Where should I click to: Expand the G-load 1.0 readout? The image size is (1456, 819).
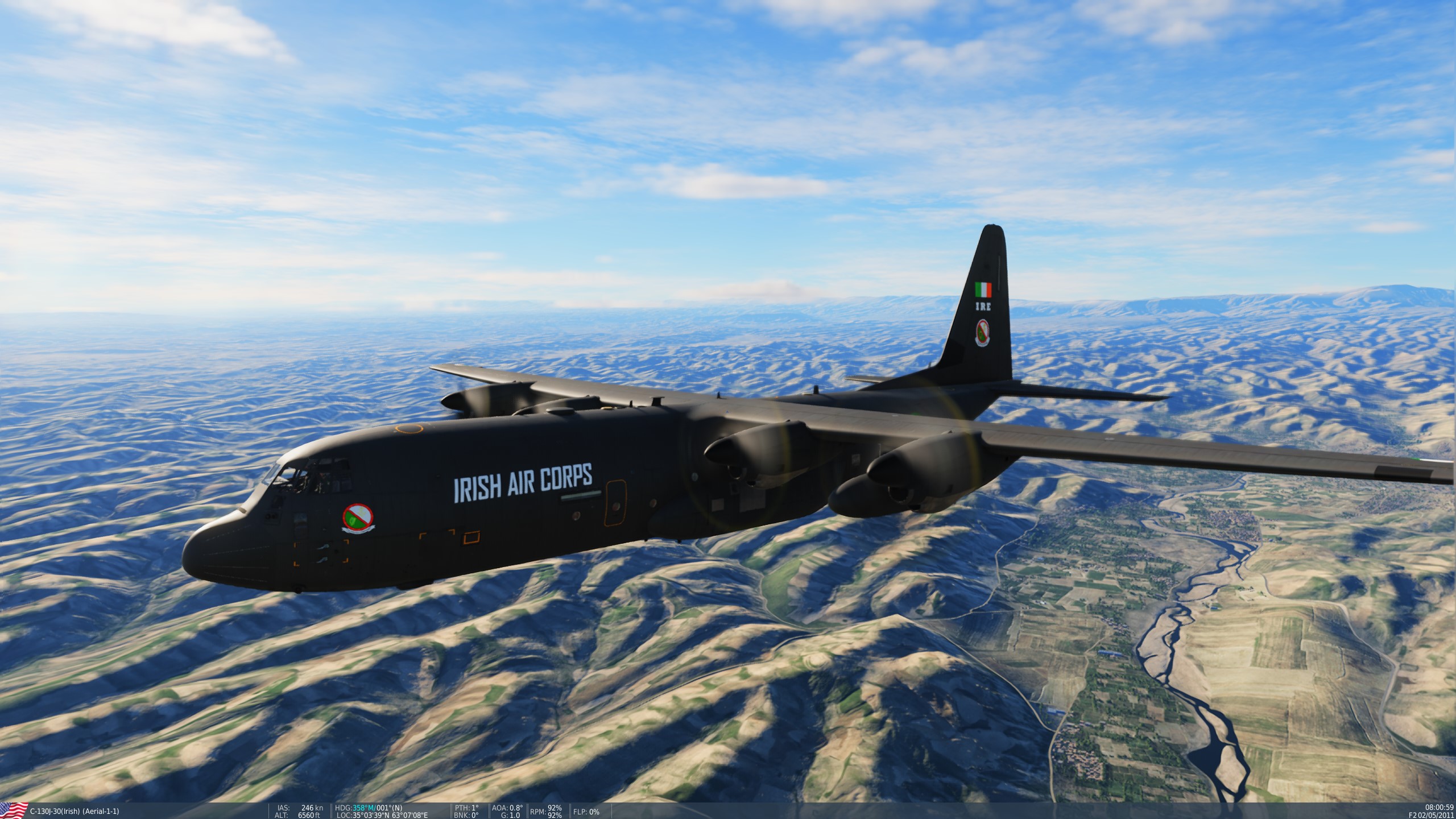[x=511, y=814]
